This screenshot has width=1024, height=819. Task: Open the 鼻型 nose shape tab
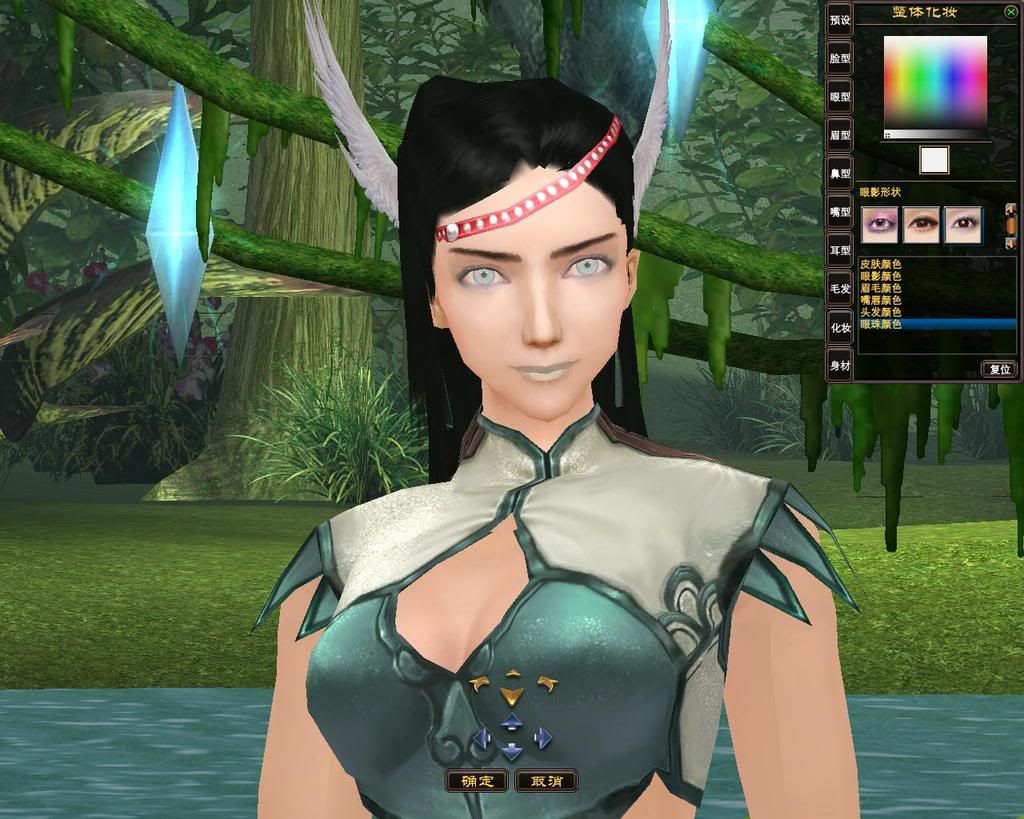[x=840, y=173]
